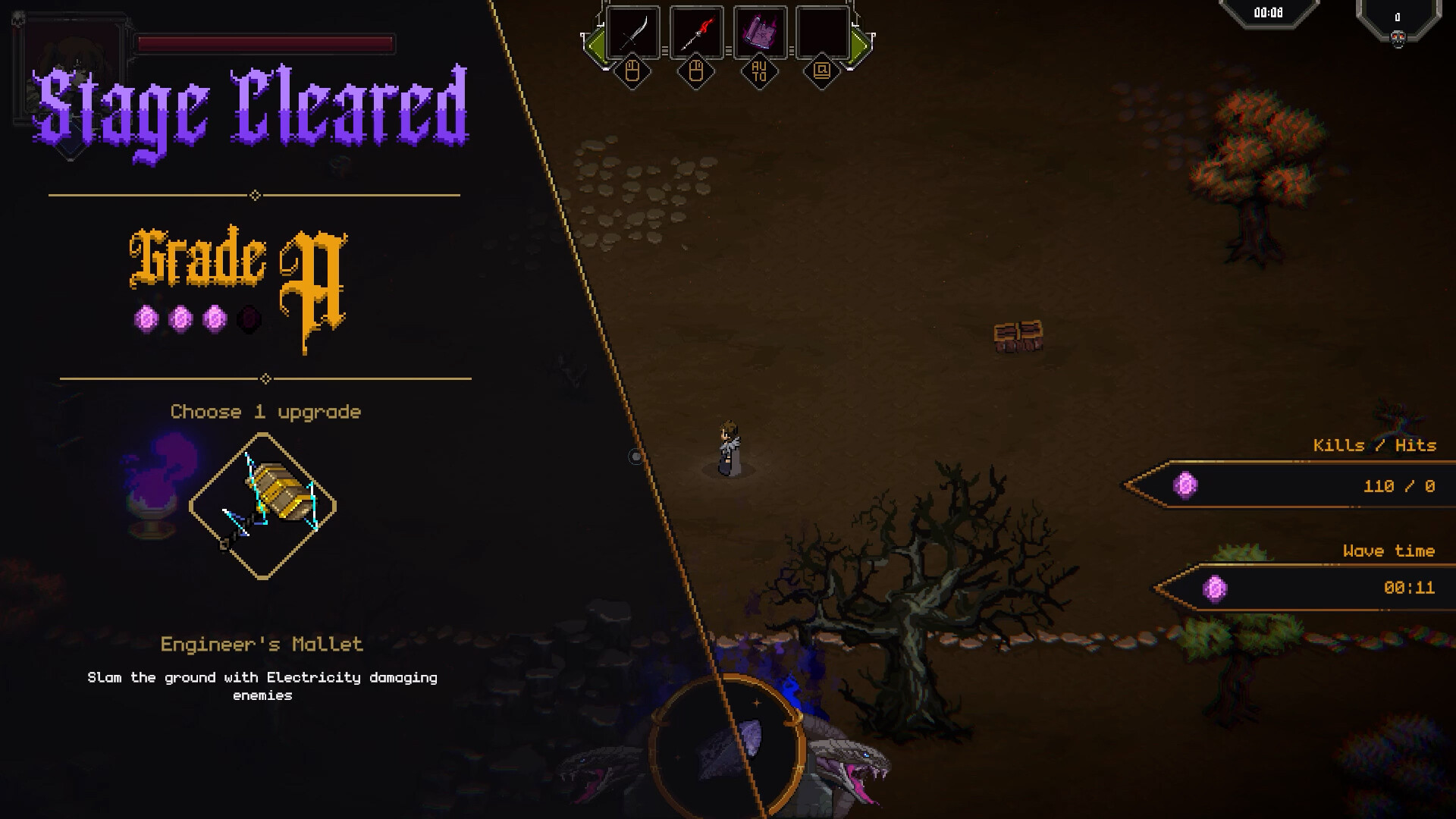Click the Choose 1 upgrade heading
Viewport: 1456px width, 819px height.
(x=265, y=411)
